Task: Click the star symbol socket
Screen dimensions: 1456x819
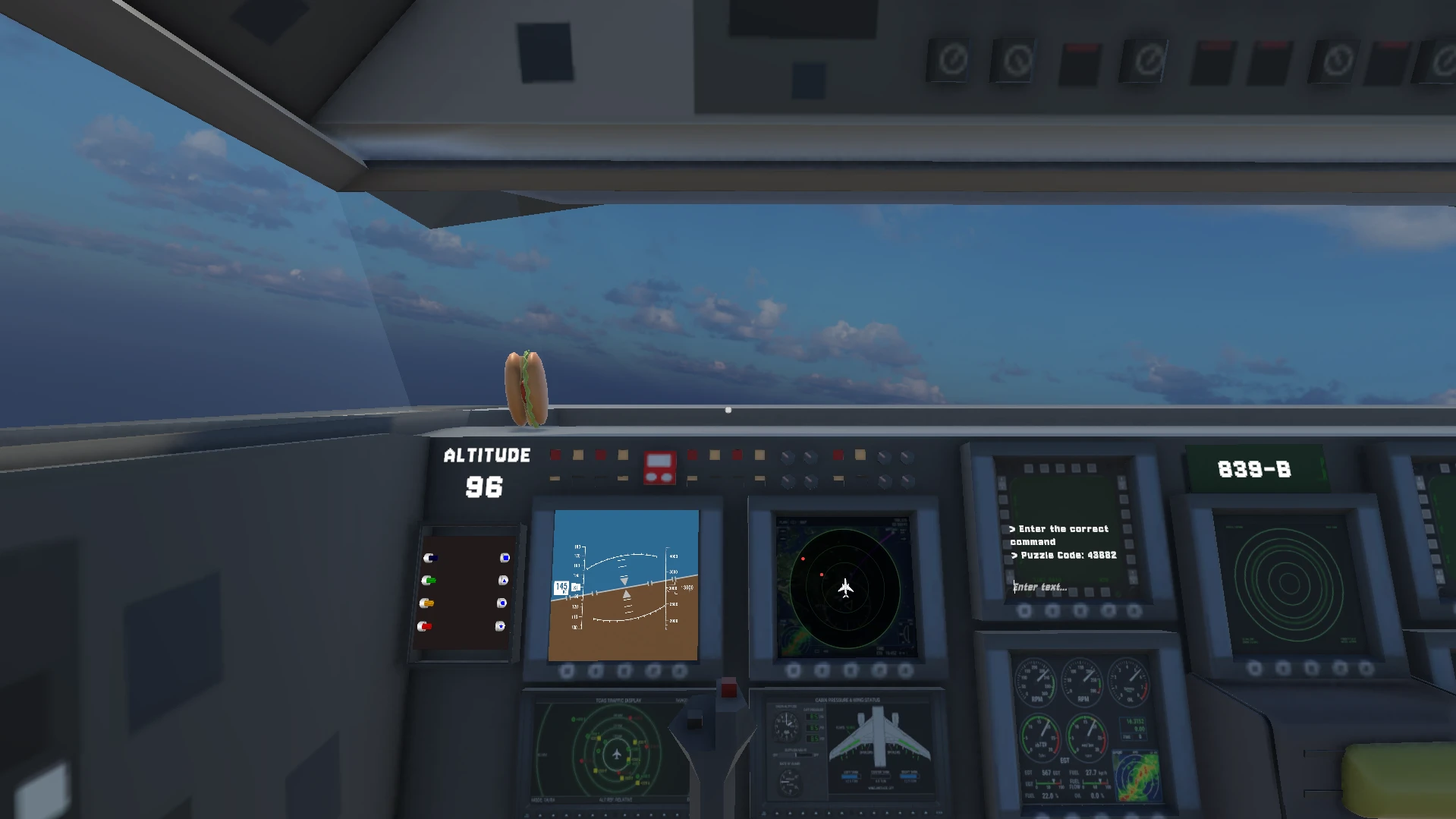Action: tap(500, 626)
